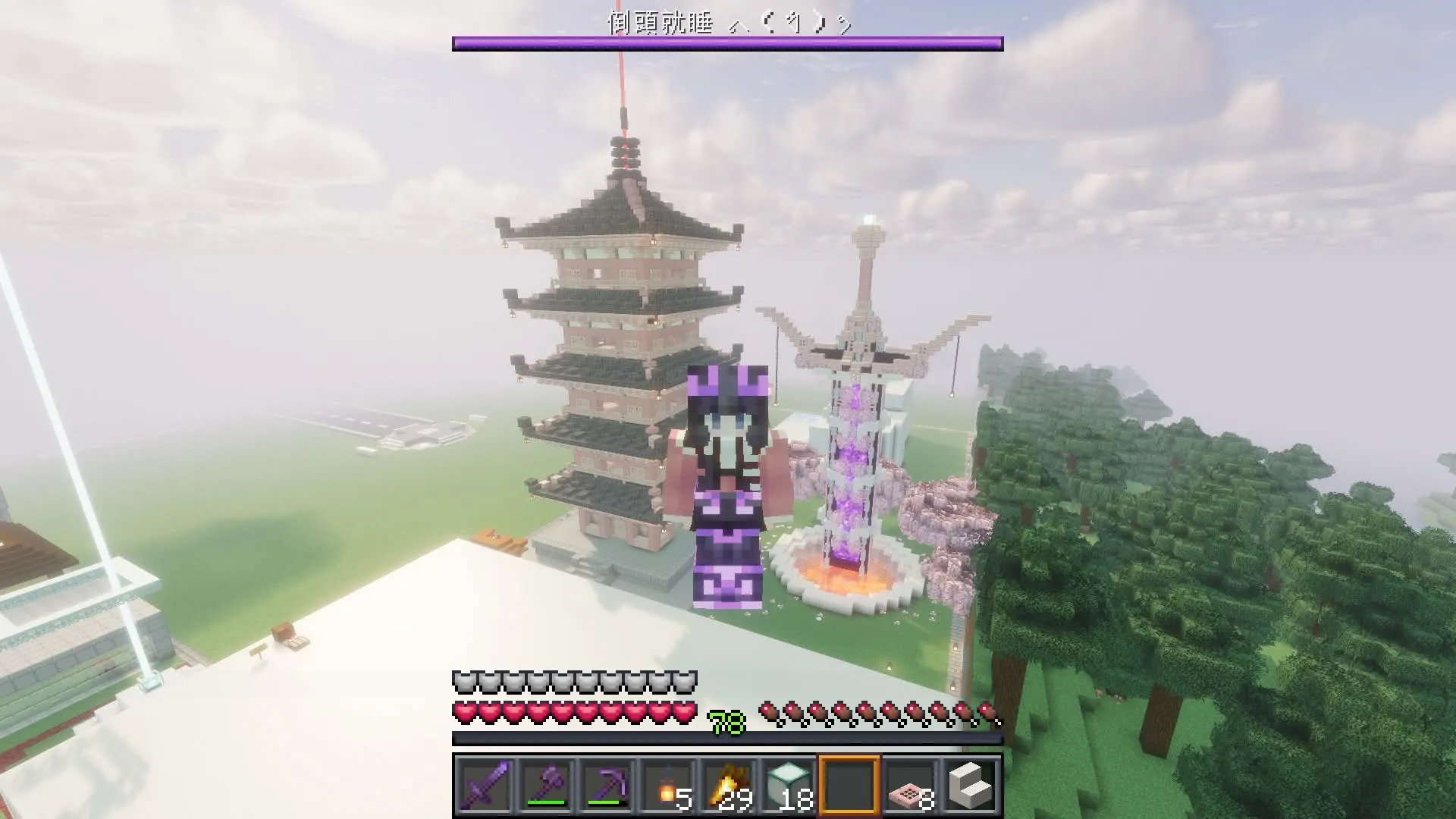1456x819 pixels.
Task: Click the highlighted empty hotbar slot
Action: tap(849, 785)
